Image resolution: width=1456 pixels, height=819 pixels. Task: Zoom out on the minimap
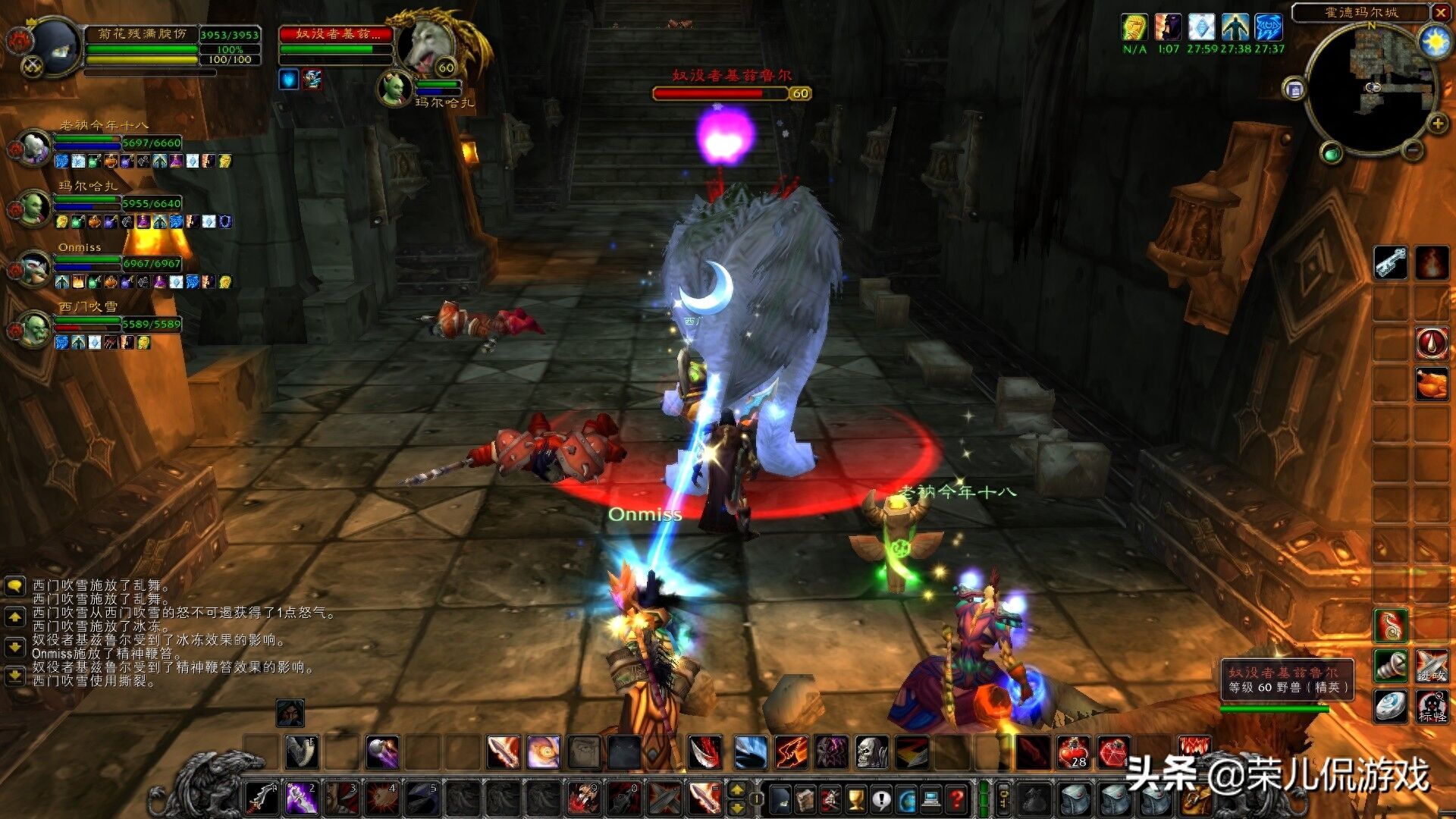[x=1413, y=150]
